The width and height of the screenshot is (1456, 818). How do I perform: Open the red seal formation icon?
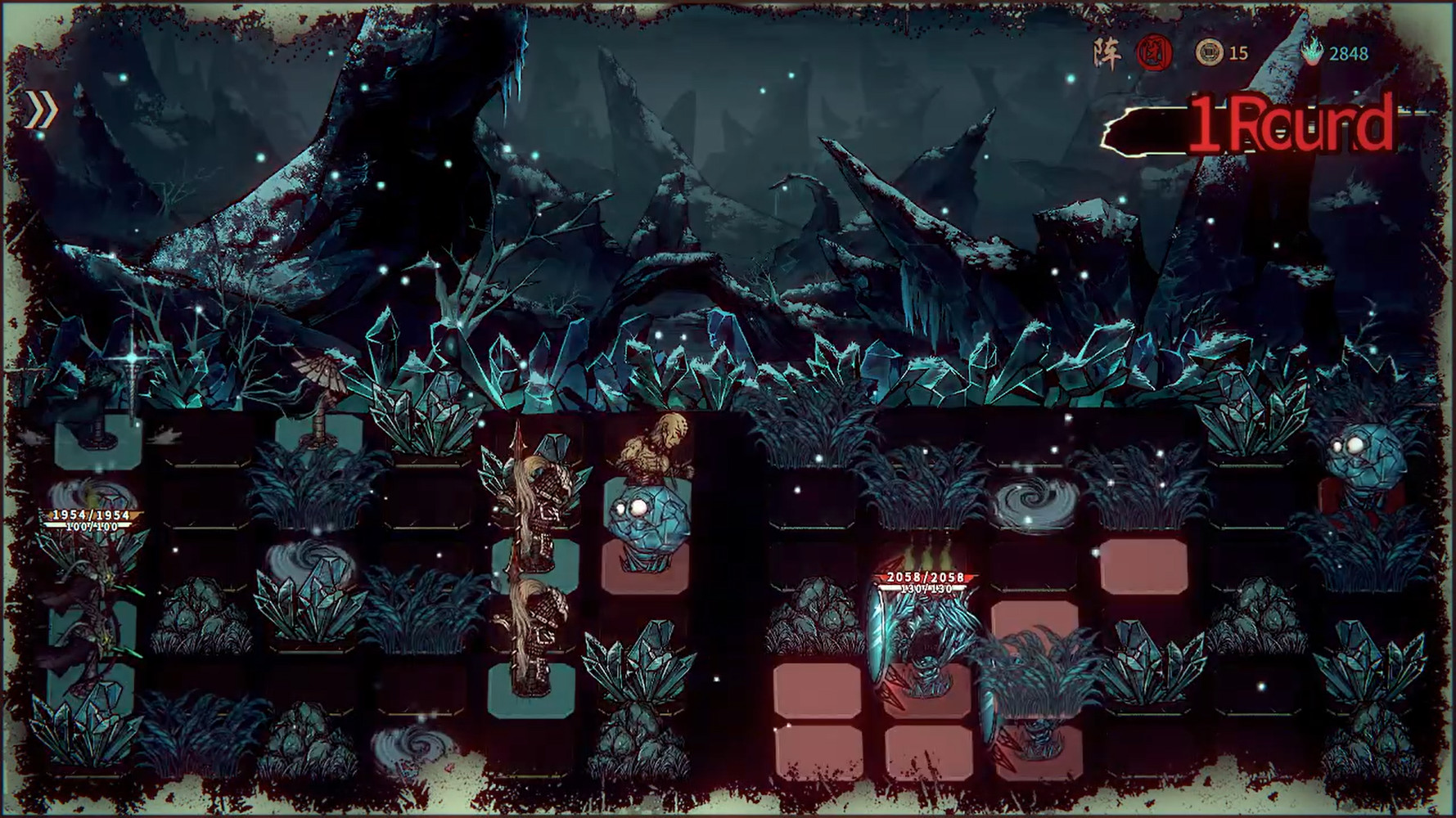pyautogui.click(x=1154, y=54)
